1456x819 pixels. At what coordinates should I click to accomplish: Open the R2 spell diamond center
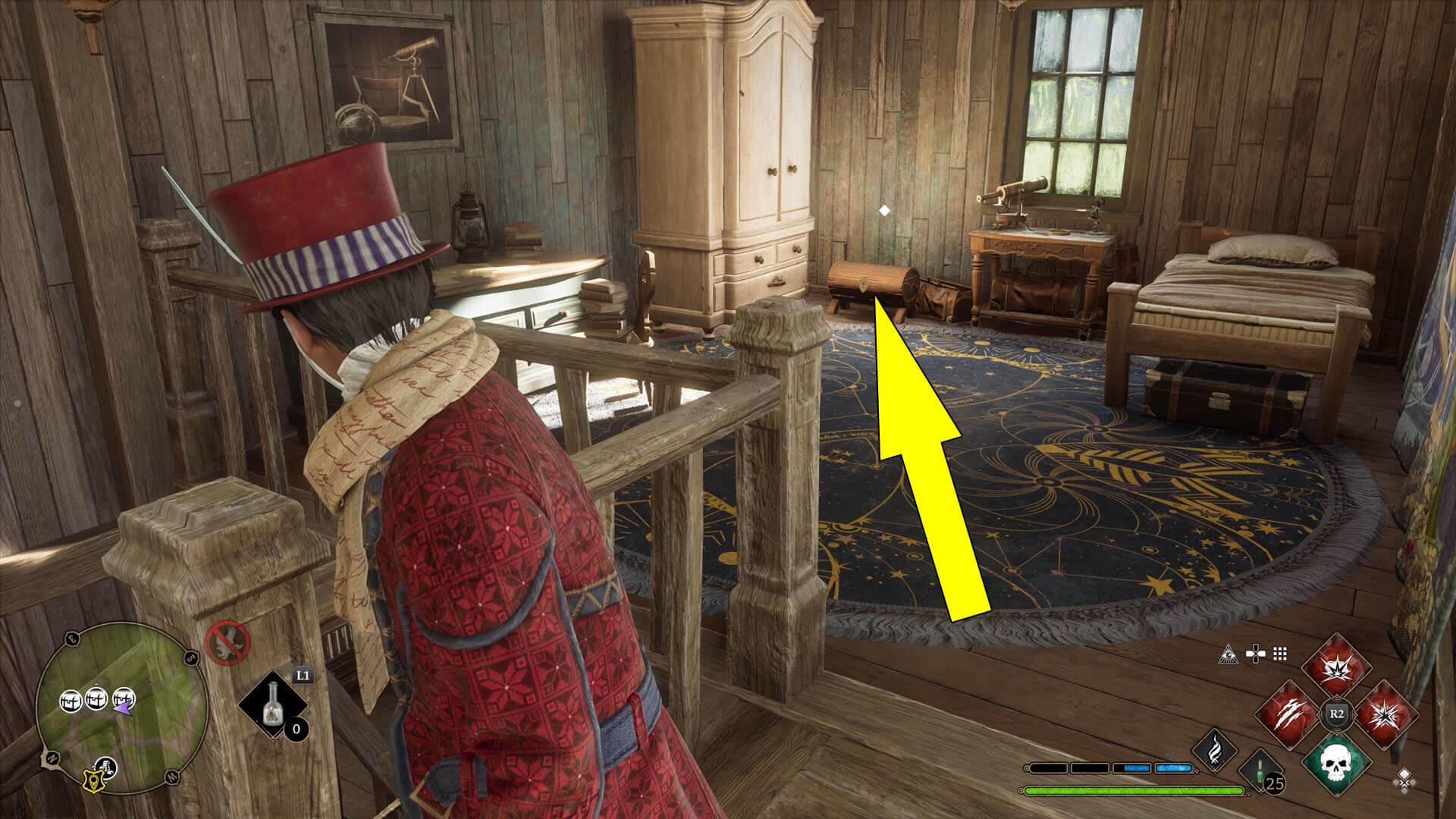tap(1335, 713)
